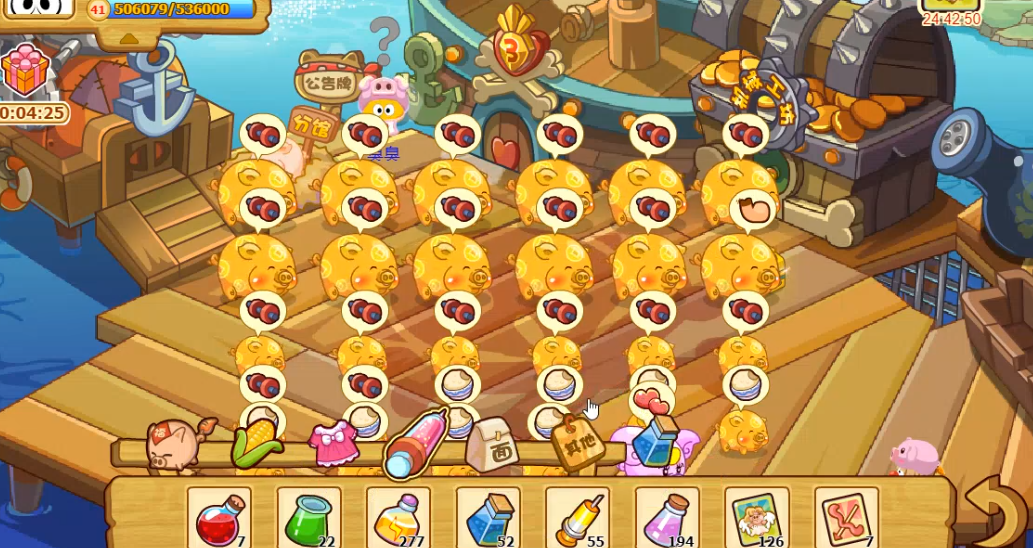Viewport: 1033px width, 548px height.
Task: Select the blue square bottle item
Action: [488, 518]
